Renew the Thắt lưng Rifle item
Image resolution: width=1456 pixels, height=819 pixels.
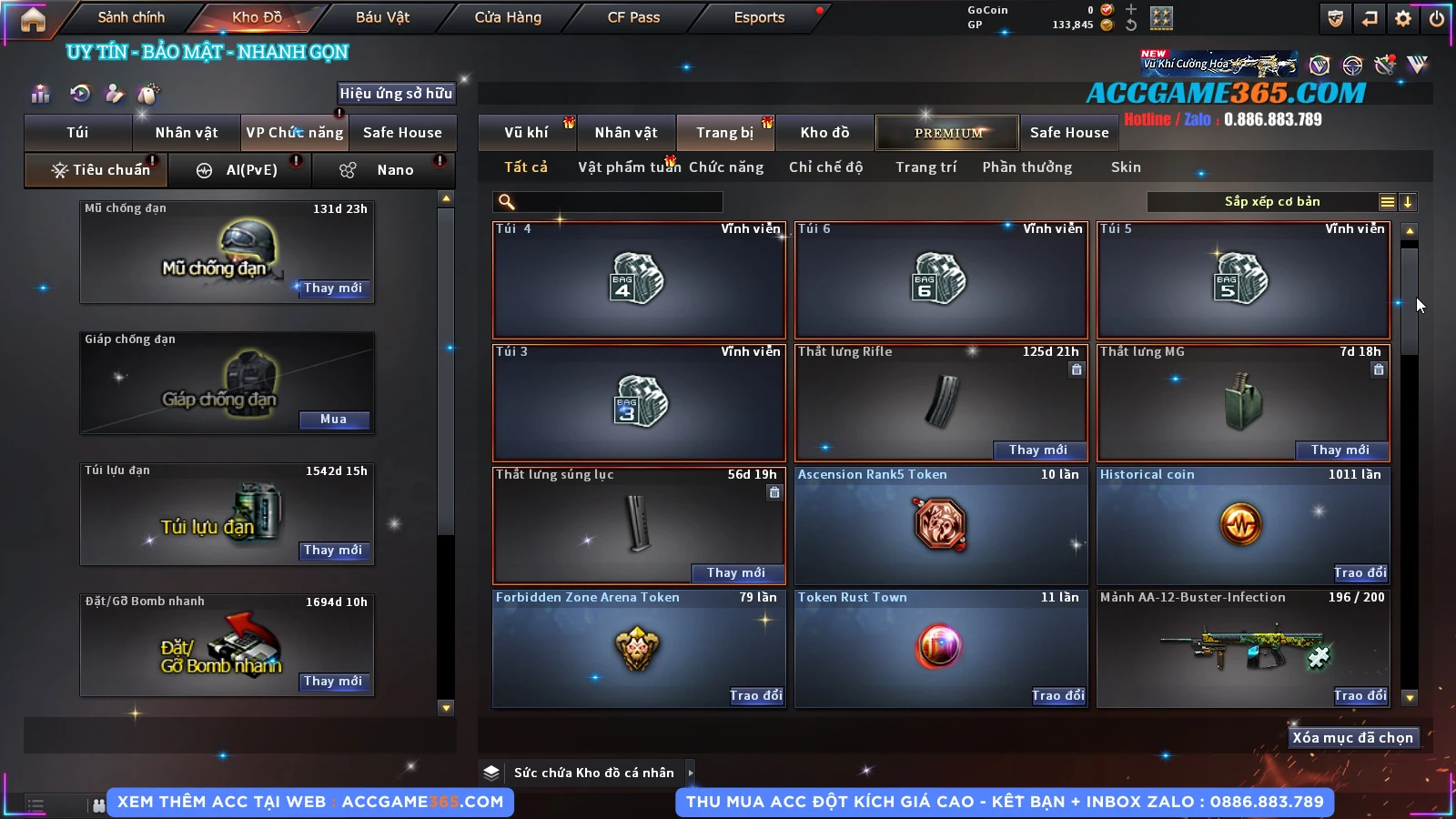coord(1037,450)
